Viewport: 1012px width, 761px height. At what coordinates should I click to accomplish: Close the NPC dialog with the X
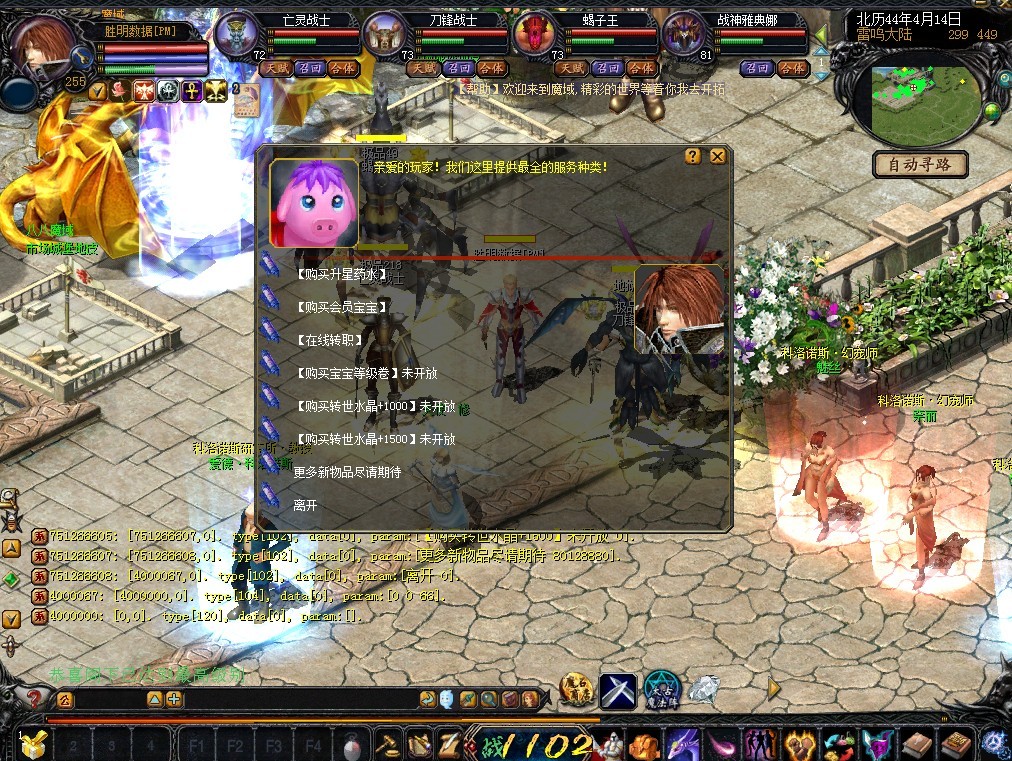click(717, 156)
